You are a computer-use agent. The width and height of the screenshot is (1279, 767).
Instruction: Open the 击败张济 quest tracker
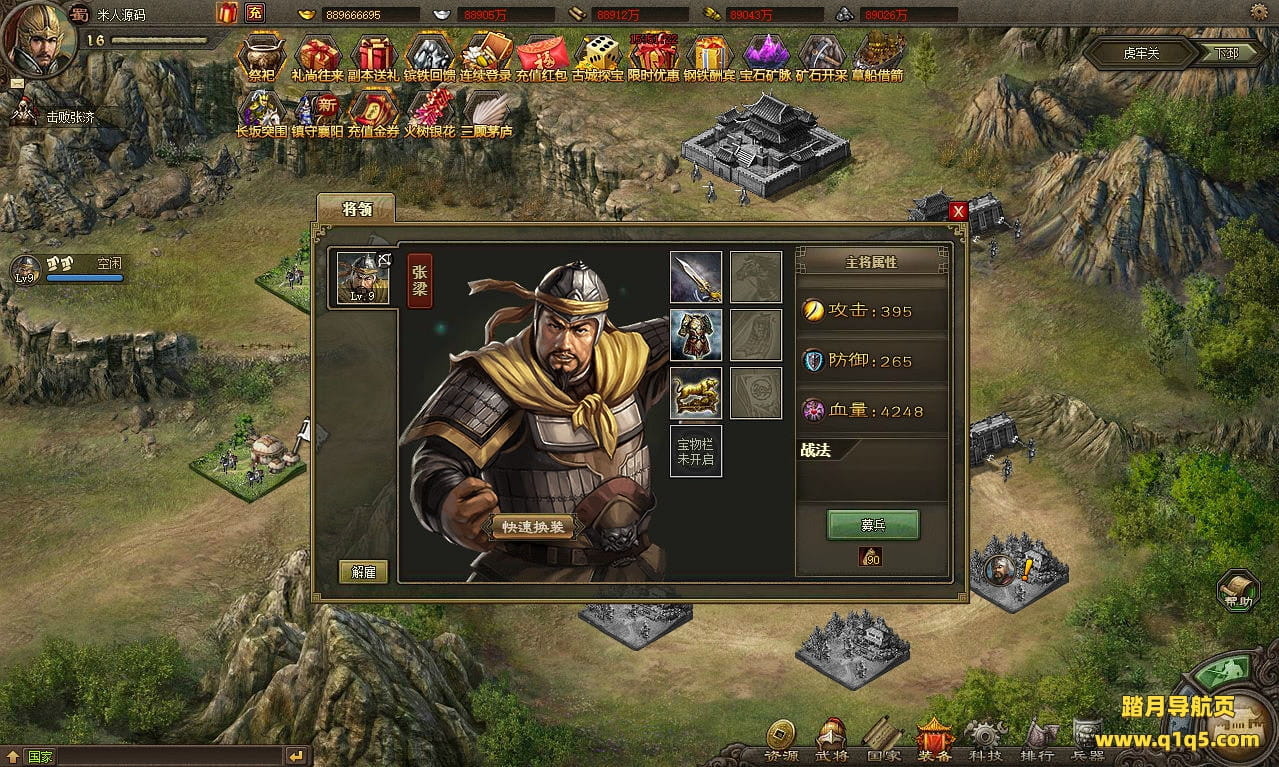(70, 117)
